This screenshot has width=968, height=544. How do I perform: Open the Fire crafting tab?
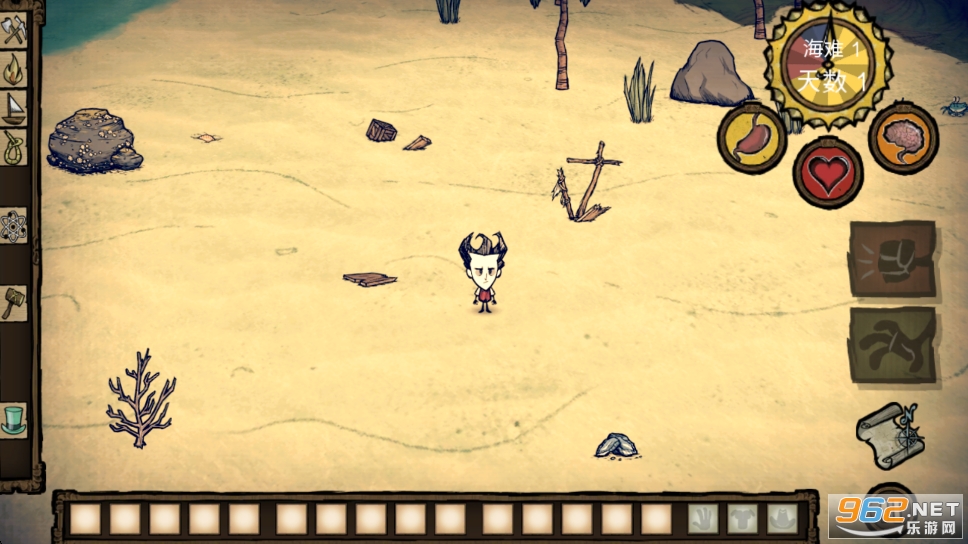pos(14,69)
